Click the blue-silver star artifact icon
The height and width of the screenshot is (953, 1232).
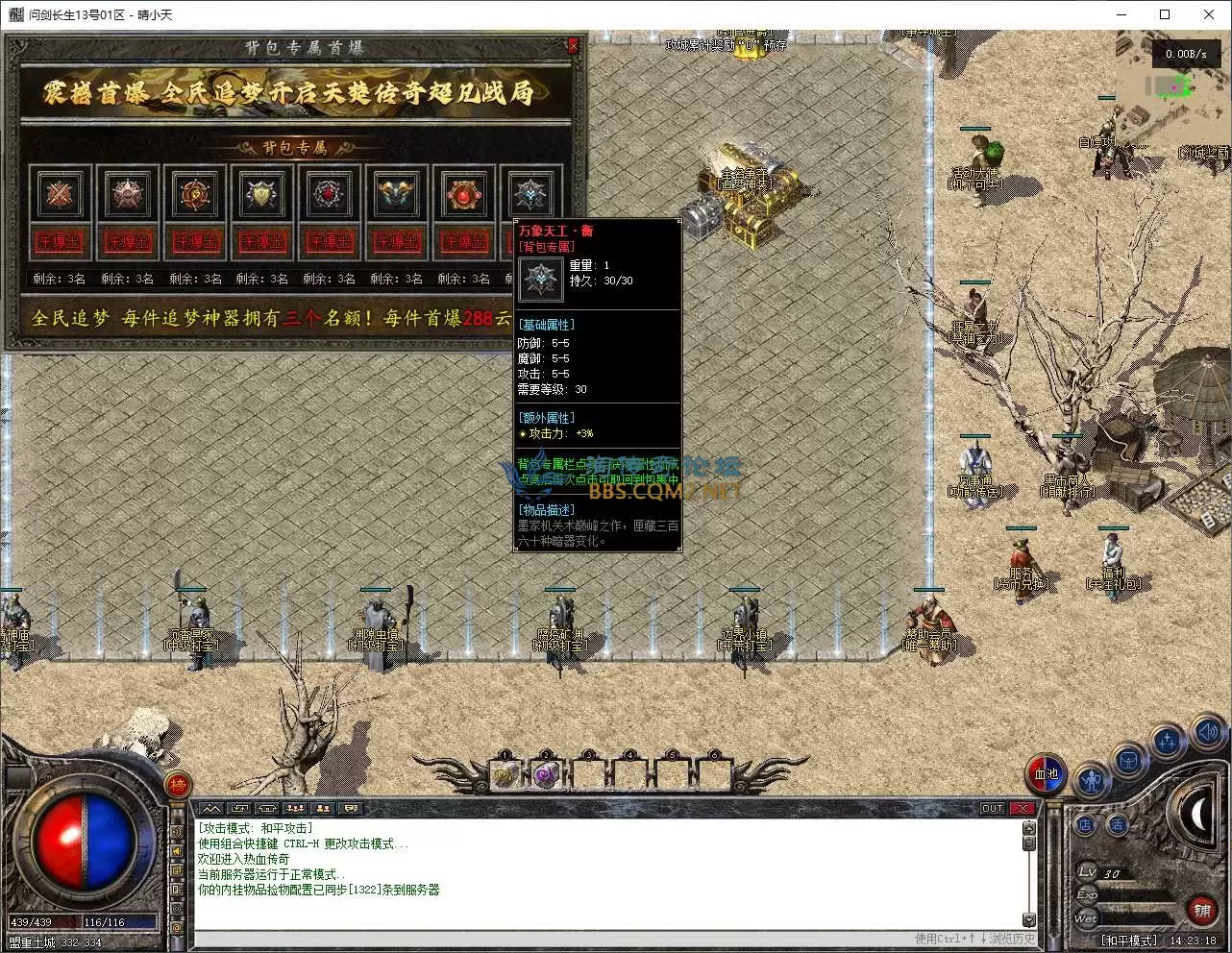pyautogui.click(x=530, y=195)
